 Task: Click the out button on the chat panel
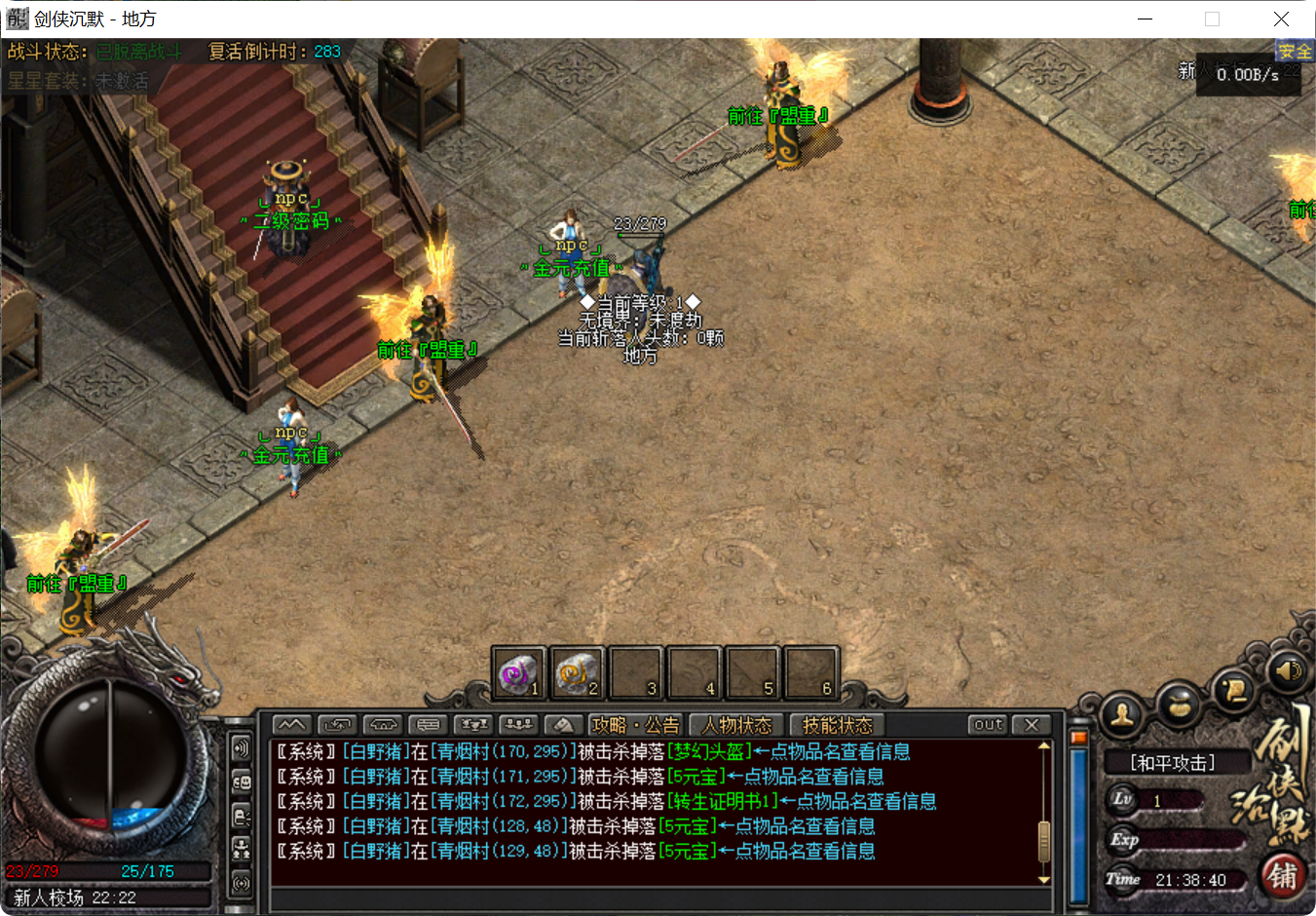(986, 724)
